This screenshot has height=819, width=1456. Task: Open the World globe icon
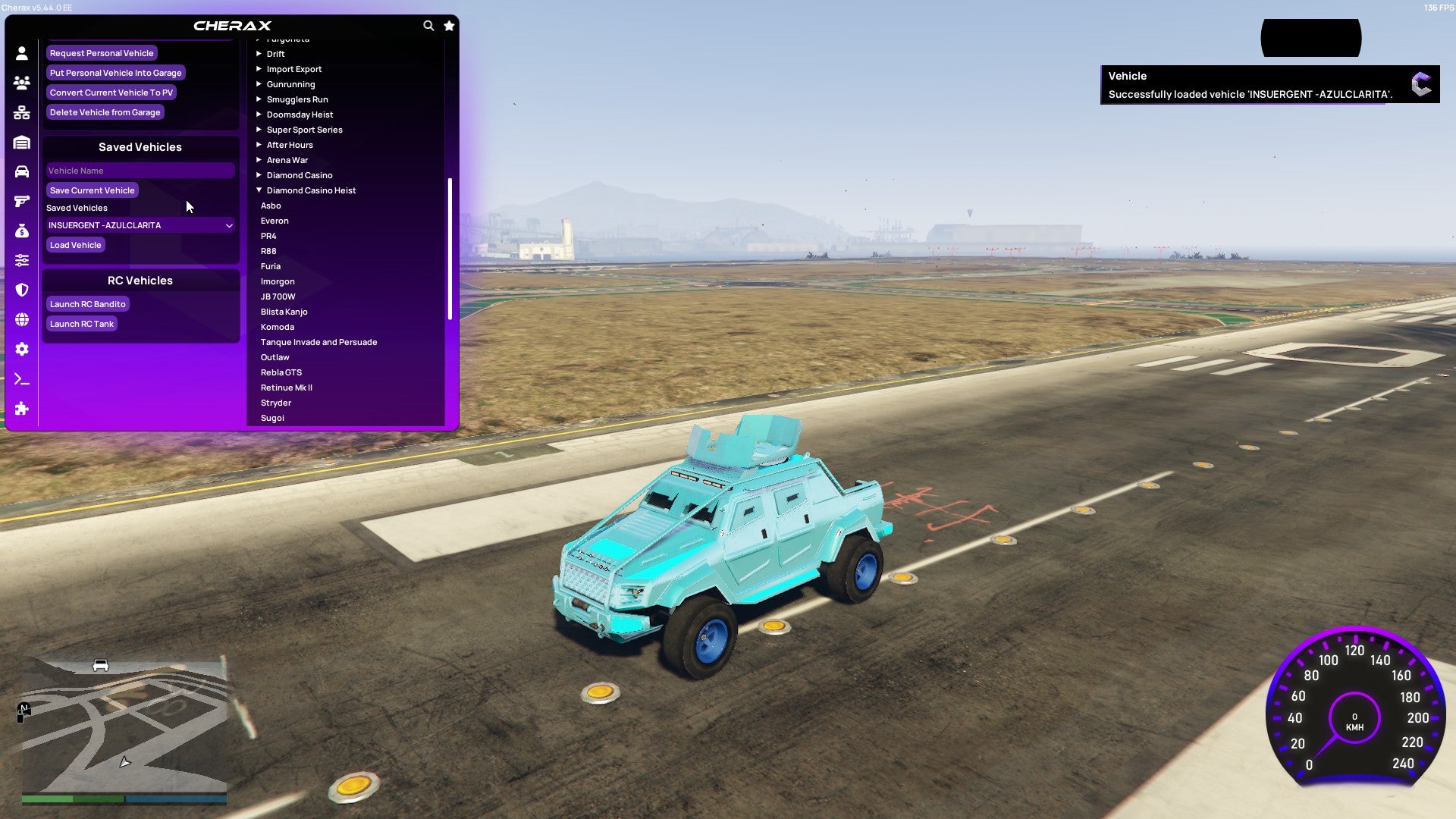click(x=22, y=320)
